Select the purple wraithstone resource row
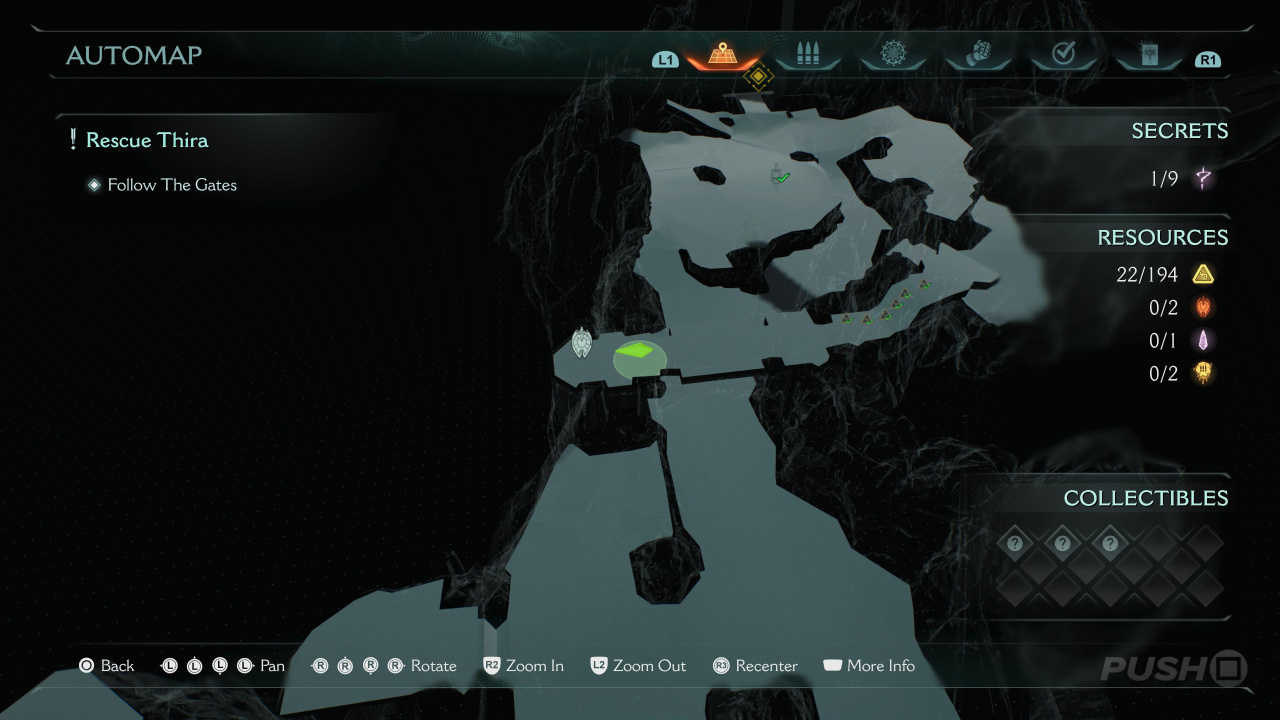This screenshot has height=720, width=1280. (x=1180, y=341)
